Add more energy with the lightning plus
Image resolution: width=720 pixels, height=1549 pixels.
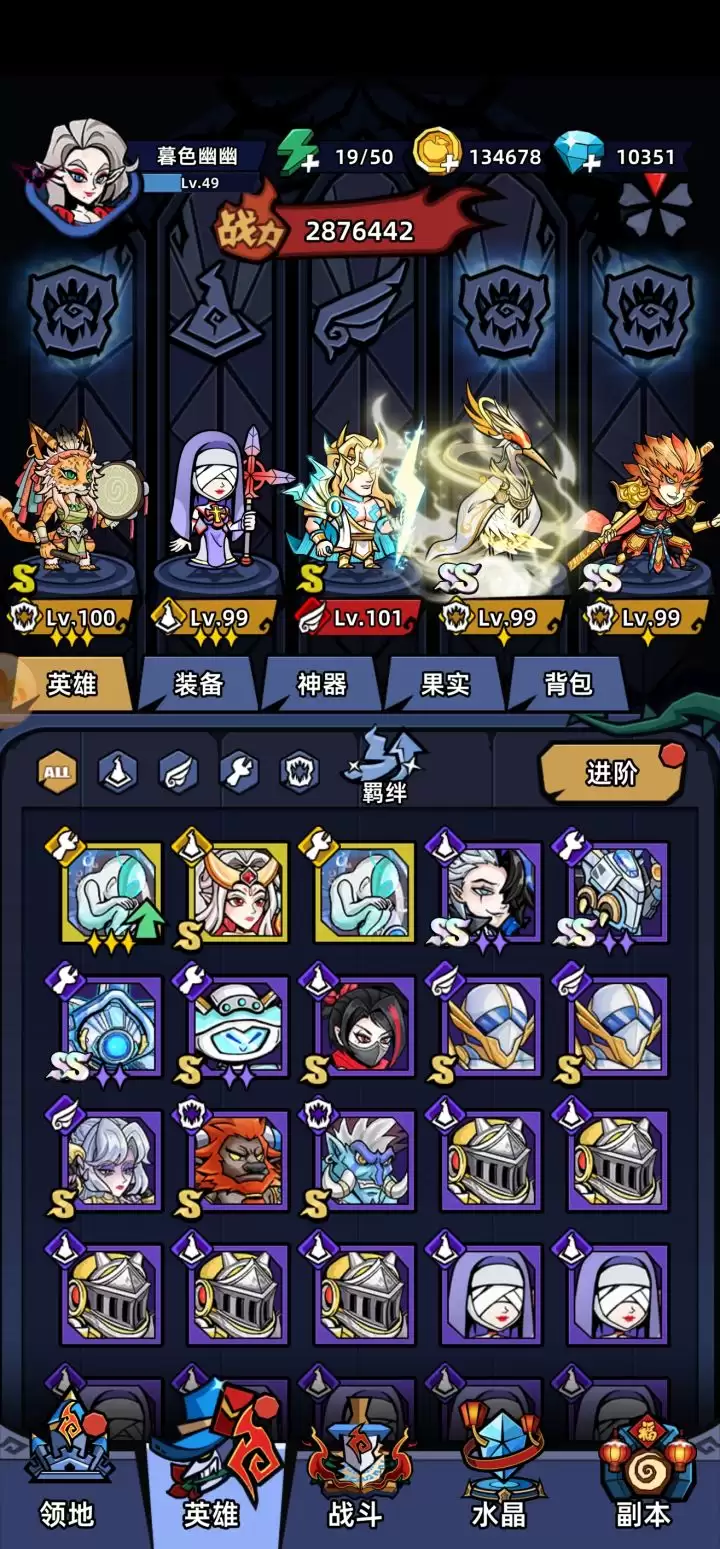tap(298, 155)
